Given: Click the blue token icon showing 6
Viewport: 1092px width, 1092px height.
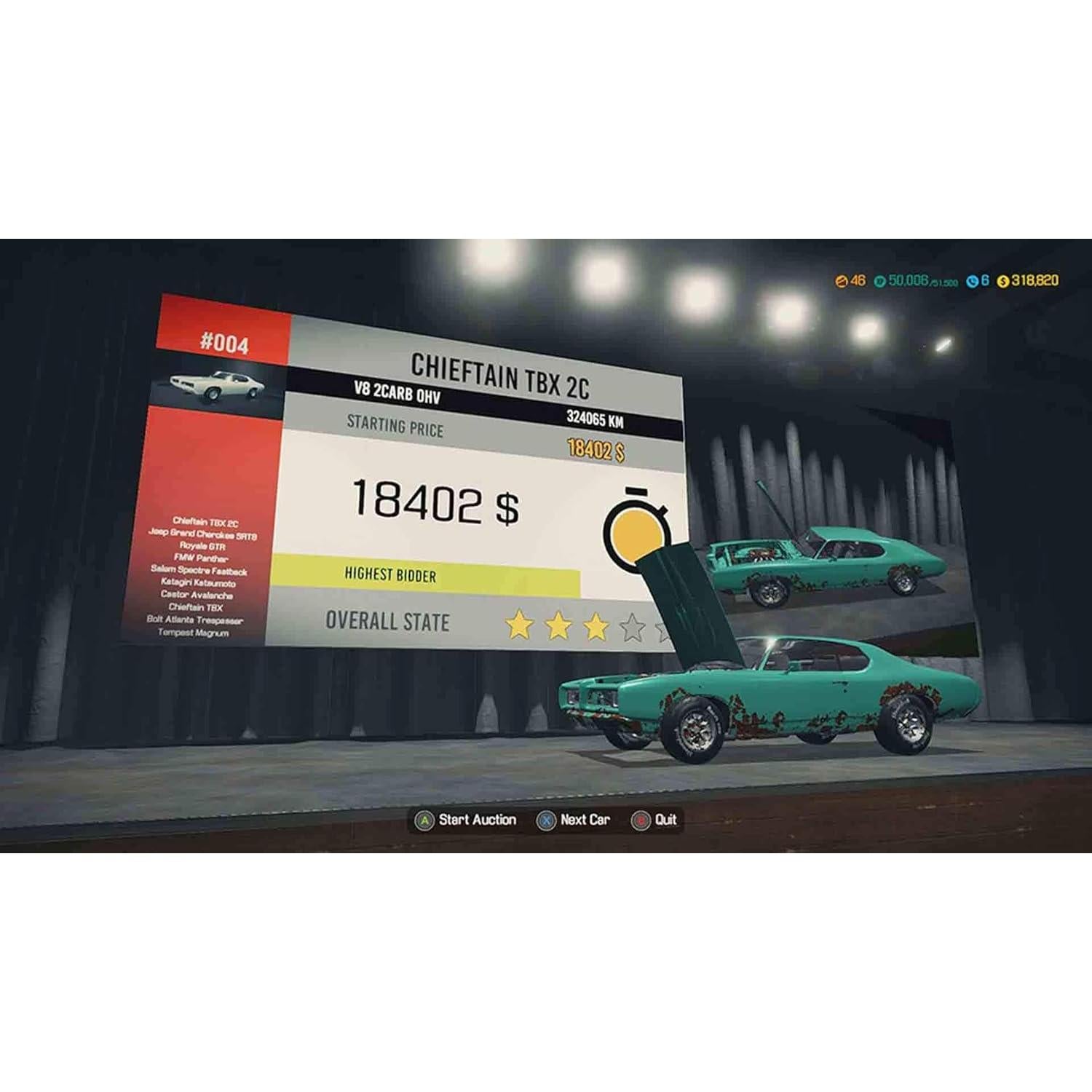Looking at the screenshot, I should point(971,280).
